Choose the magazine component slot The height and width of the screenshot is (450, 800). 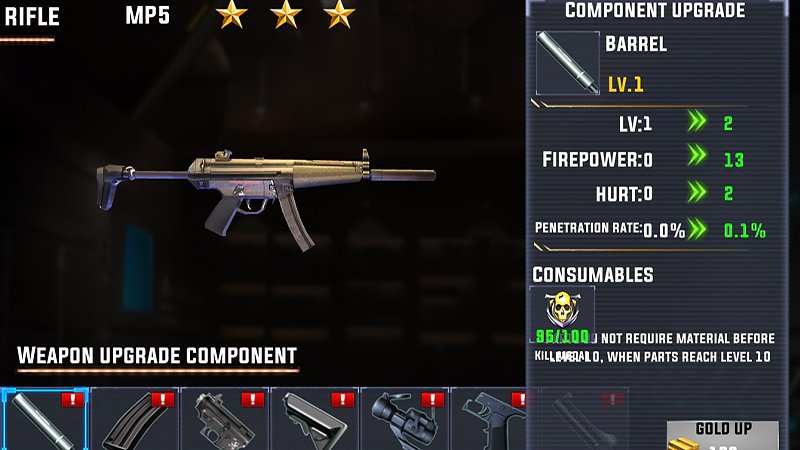tap(134, 420)
